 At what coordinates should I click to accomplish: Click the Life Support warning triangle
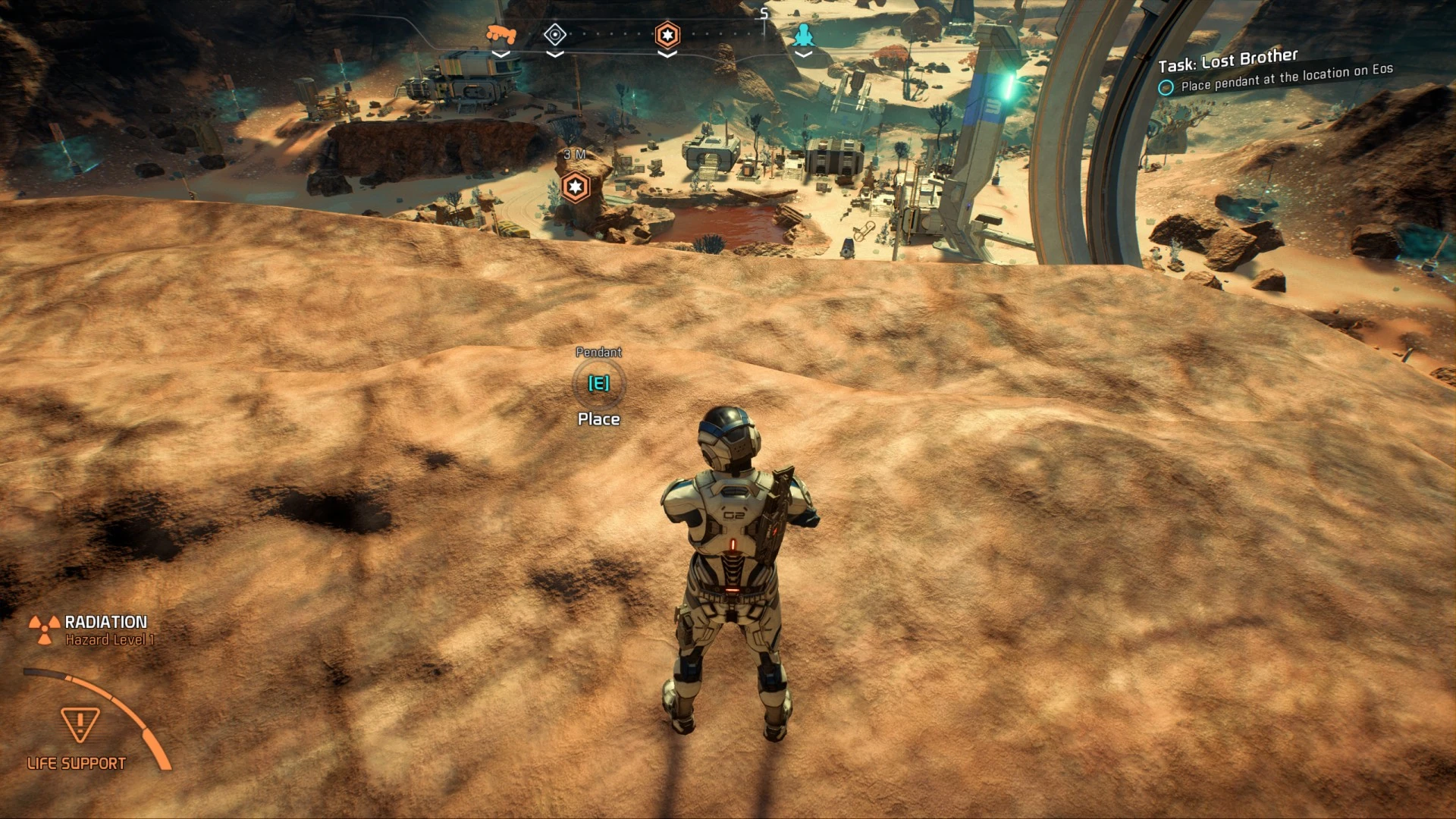pyautogui.click(x=80, y=723)
